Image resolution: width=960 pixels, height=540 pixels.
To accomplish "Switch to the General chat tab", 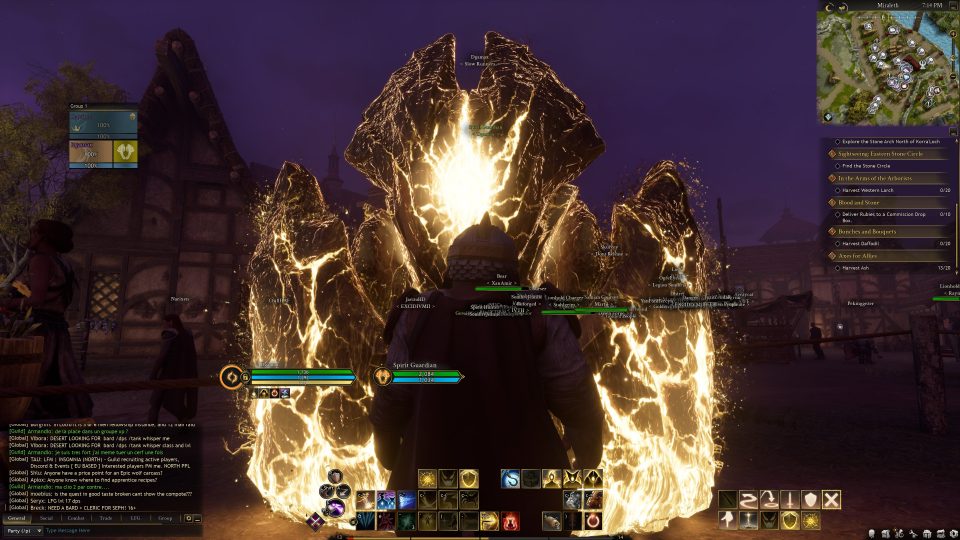I will 17,518.
